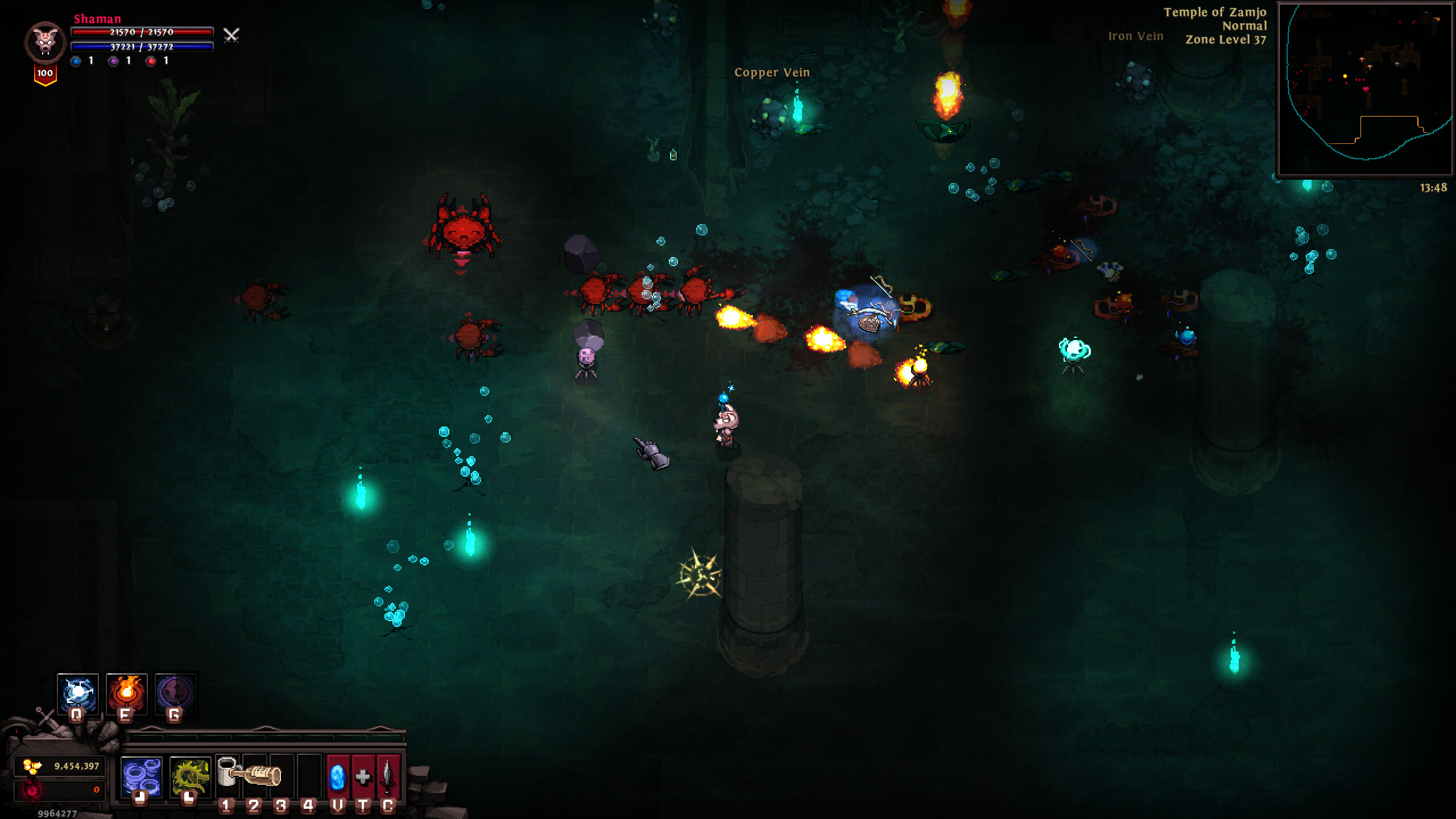
Task: Toggle the crossed swords combat indicator
Action: click(x=230, y=37)
